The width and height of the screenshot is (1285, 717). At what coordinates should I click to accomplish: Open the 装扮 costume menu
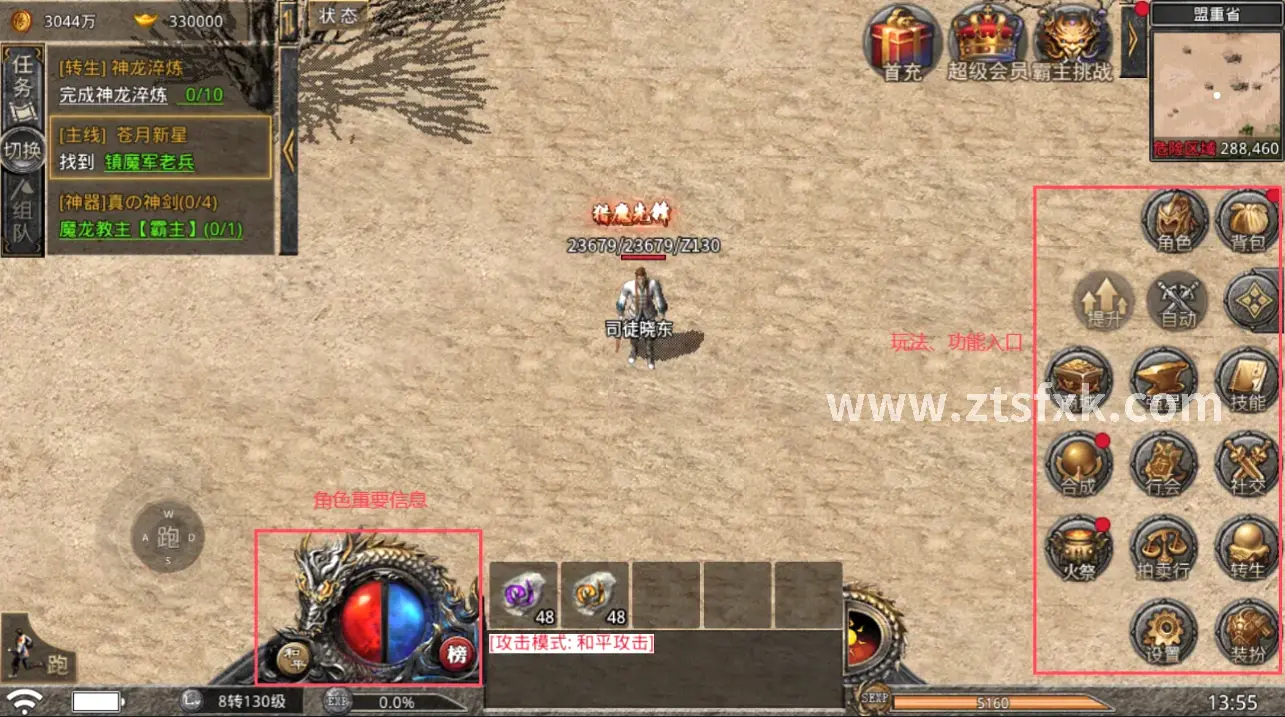(1247, 632)
